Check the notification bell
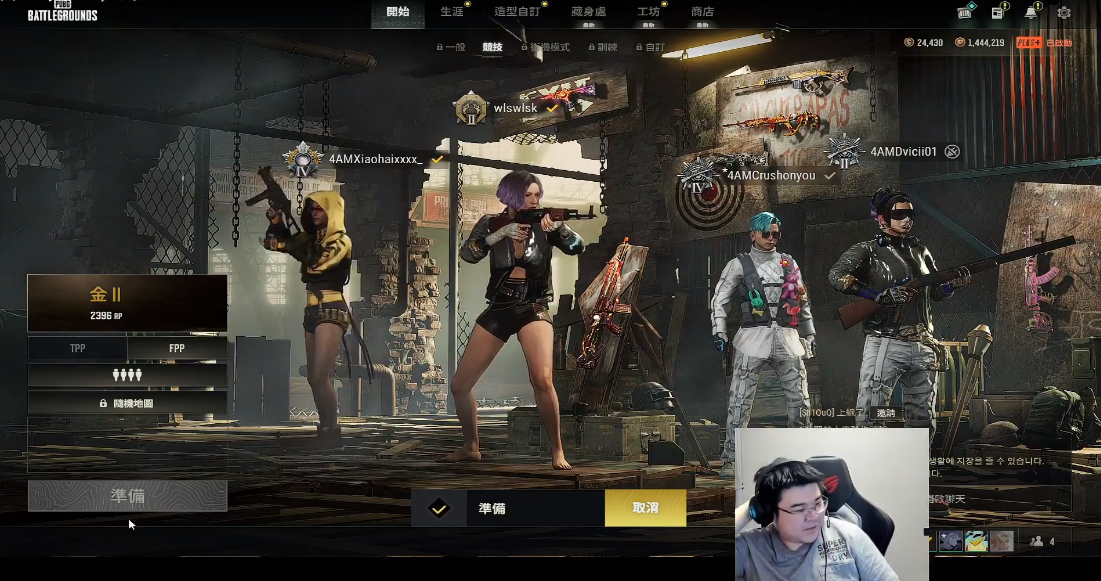 point(1030,13)
